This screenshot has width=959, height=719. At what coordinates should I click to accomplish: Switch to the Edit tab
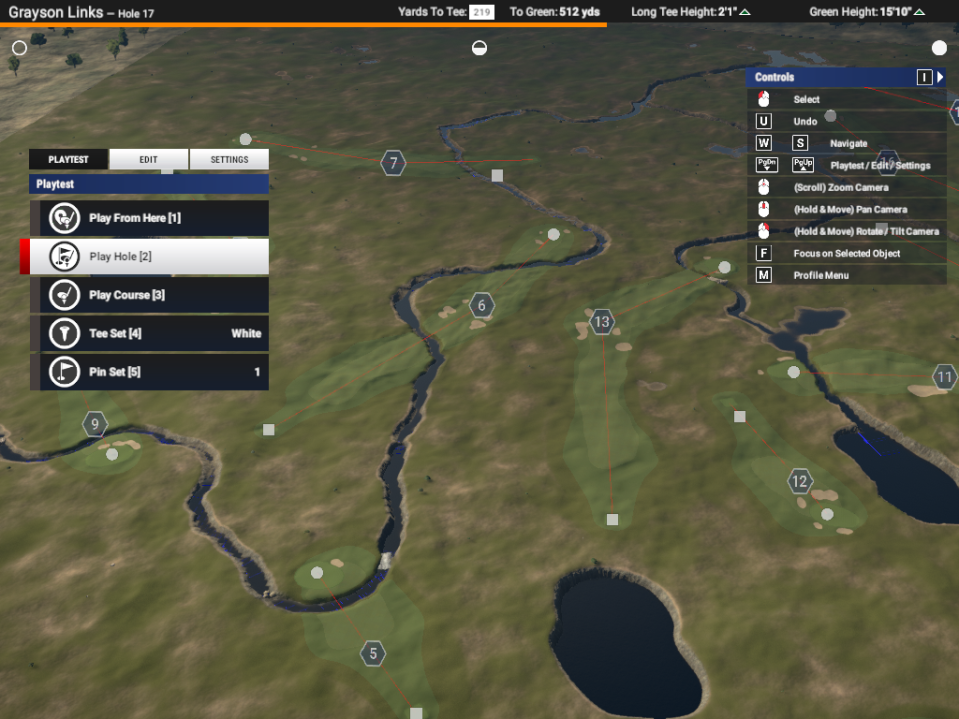click(x=148, y=160)
